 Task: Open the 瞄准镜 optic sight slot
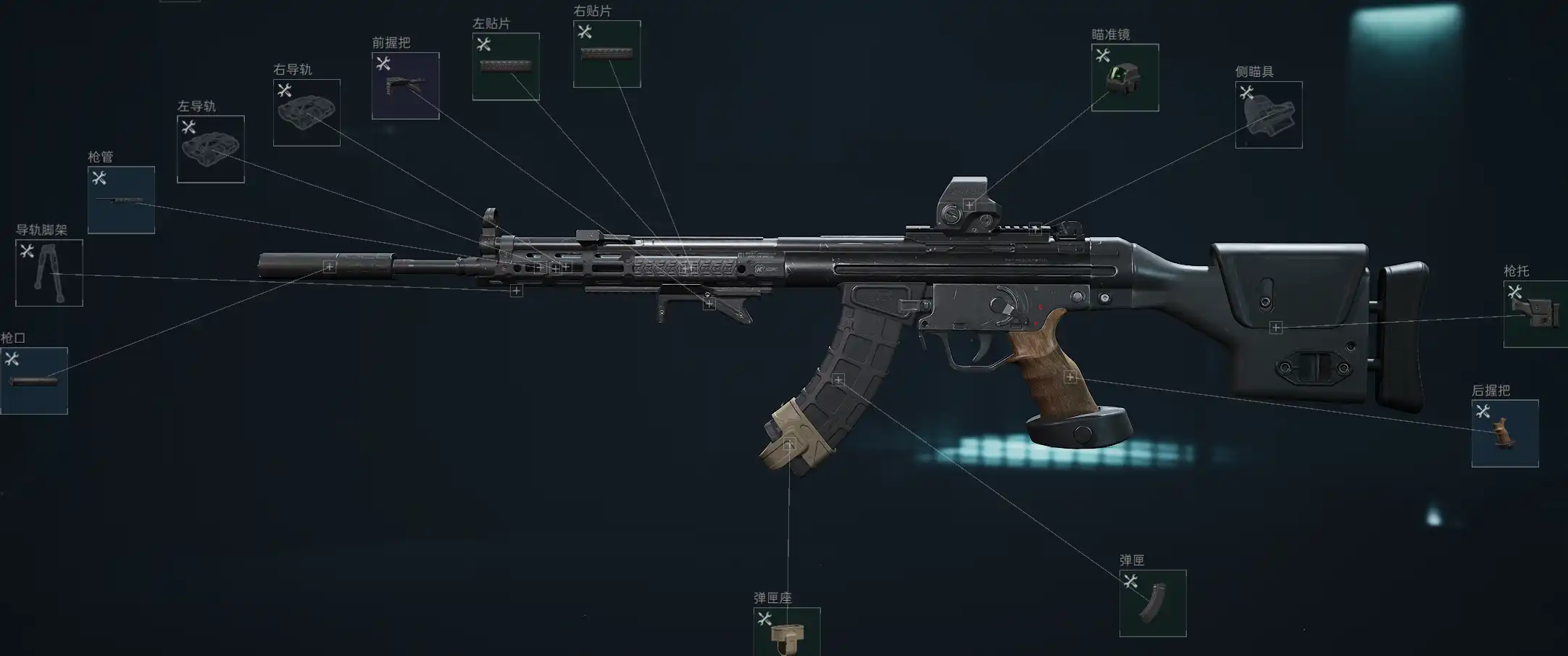coord(1125,78)
